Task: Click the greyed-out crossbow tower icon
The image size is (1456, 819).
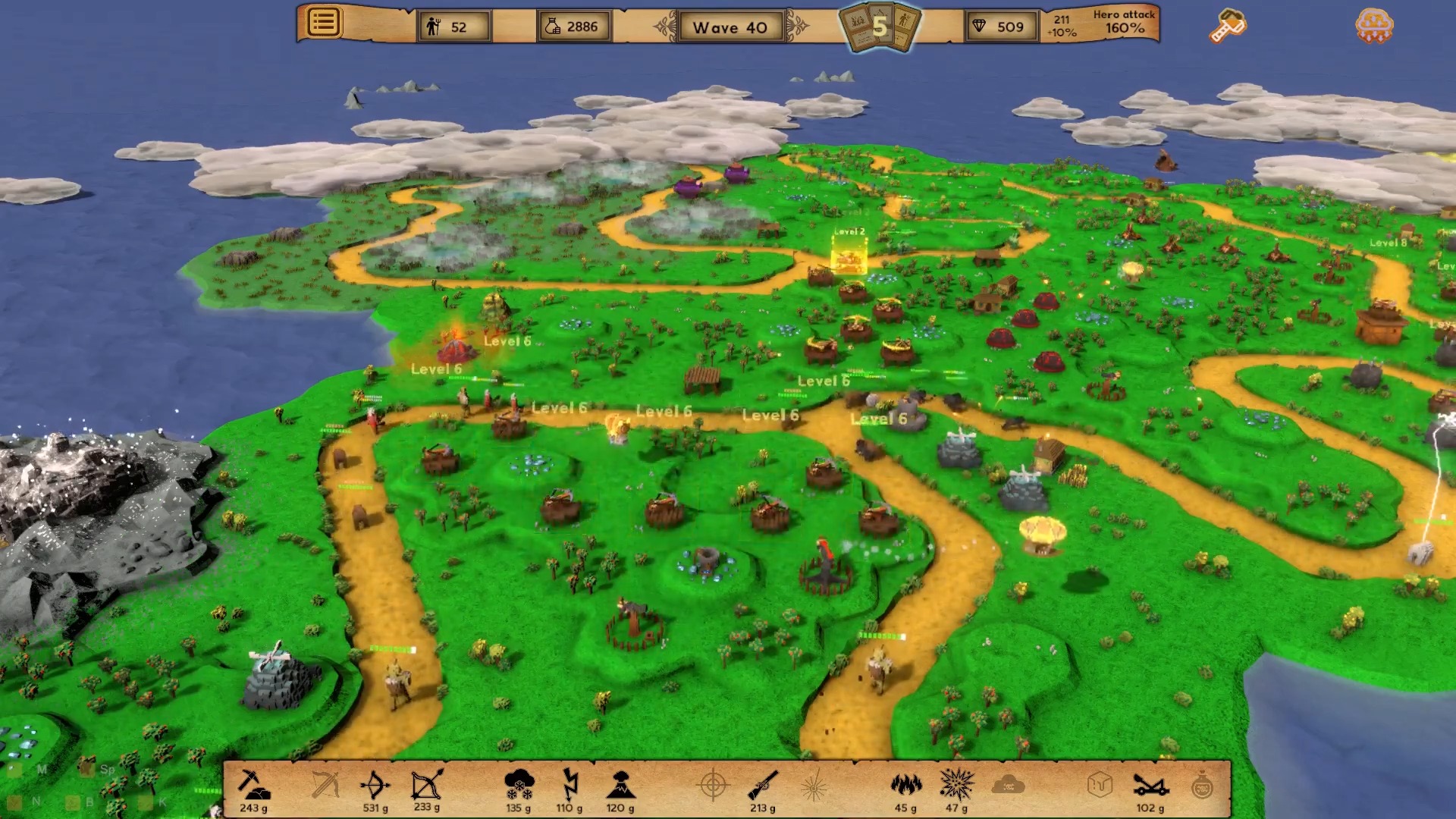Action: 325,786
